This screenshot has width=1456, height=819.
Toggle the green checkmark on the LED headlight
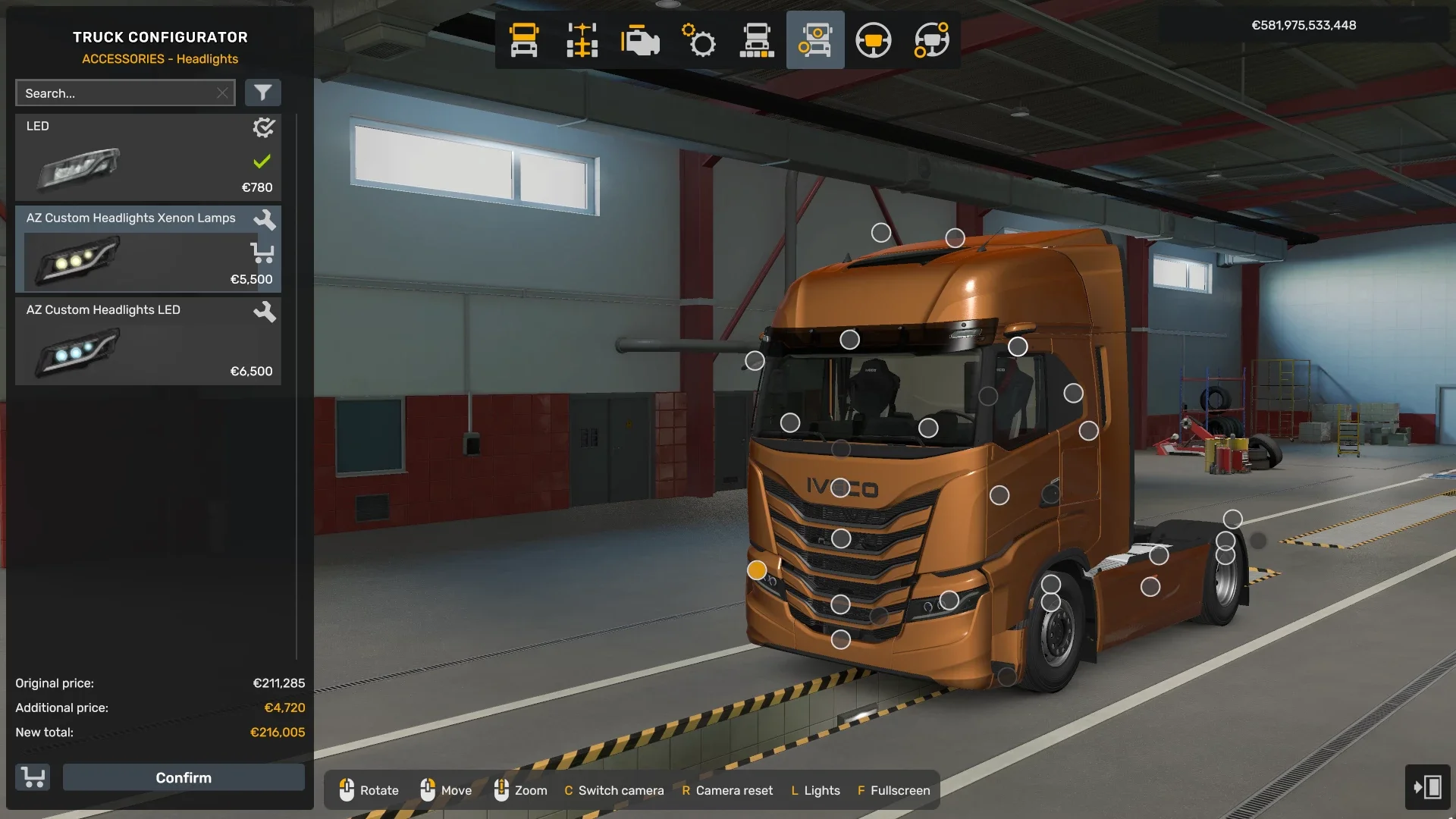pyautogui.click(x=262, y=160)
